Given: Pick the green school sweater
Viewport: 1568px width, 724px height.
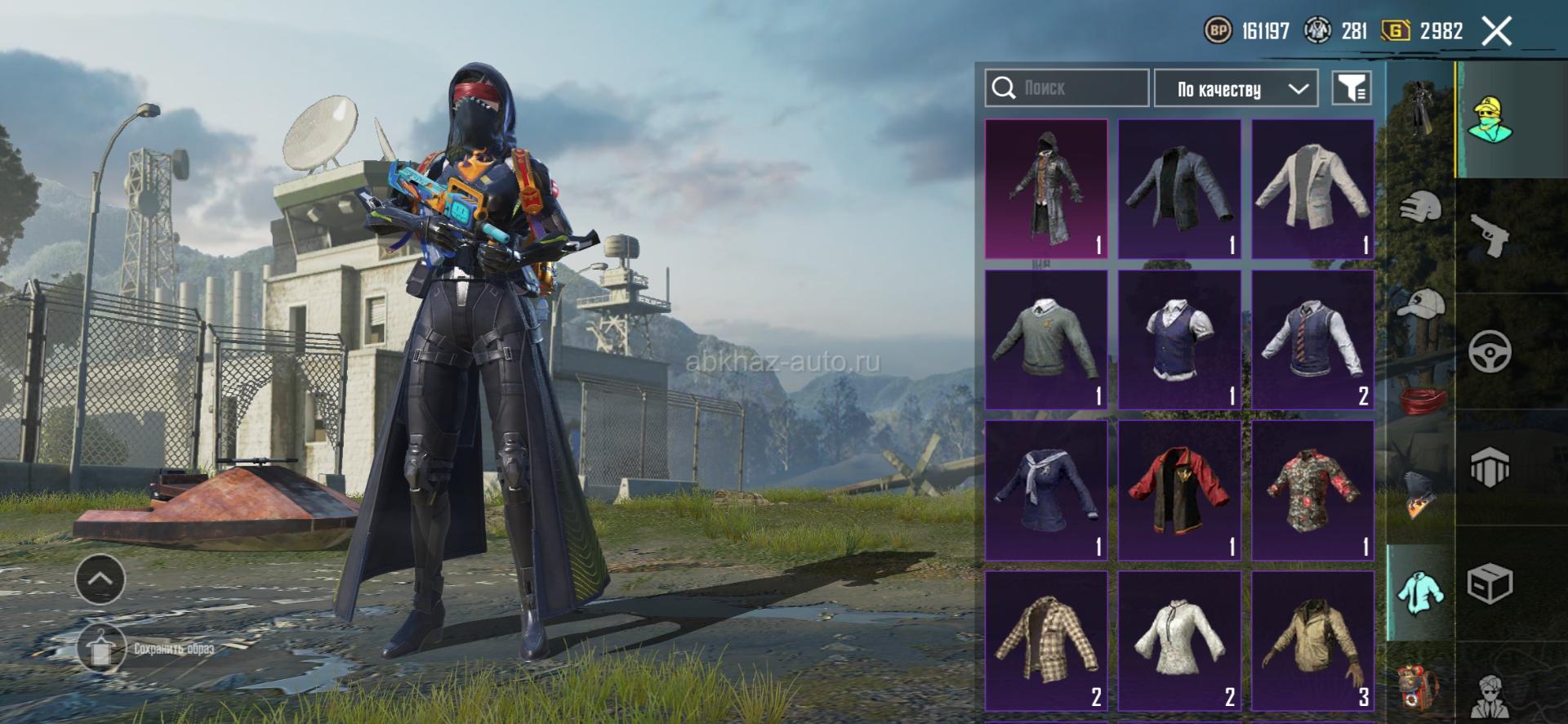Looking at the screenshot, I should tap(1046, 340).
